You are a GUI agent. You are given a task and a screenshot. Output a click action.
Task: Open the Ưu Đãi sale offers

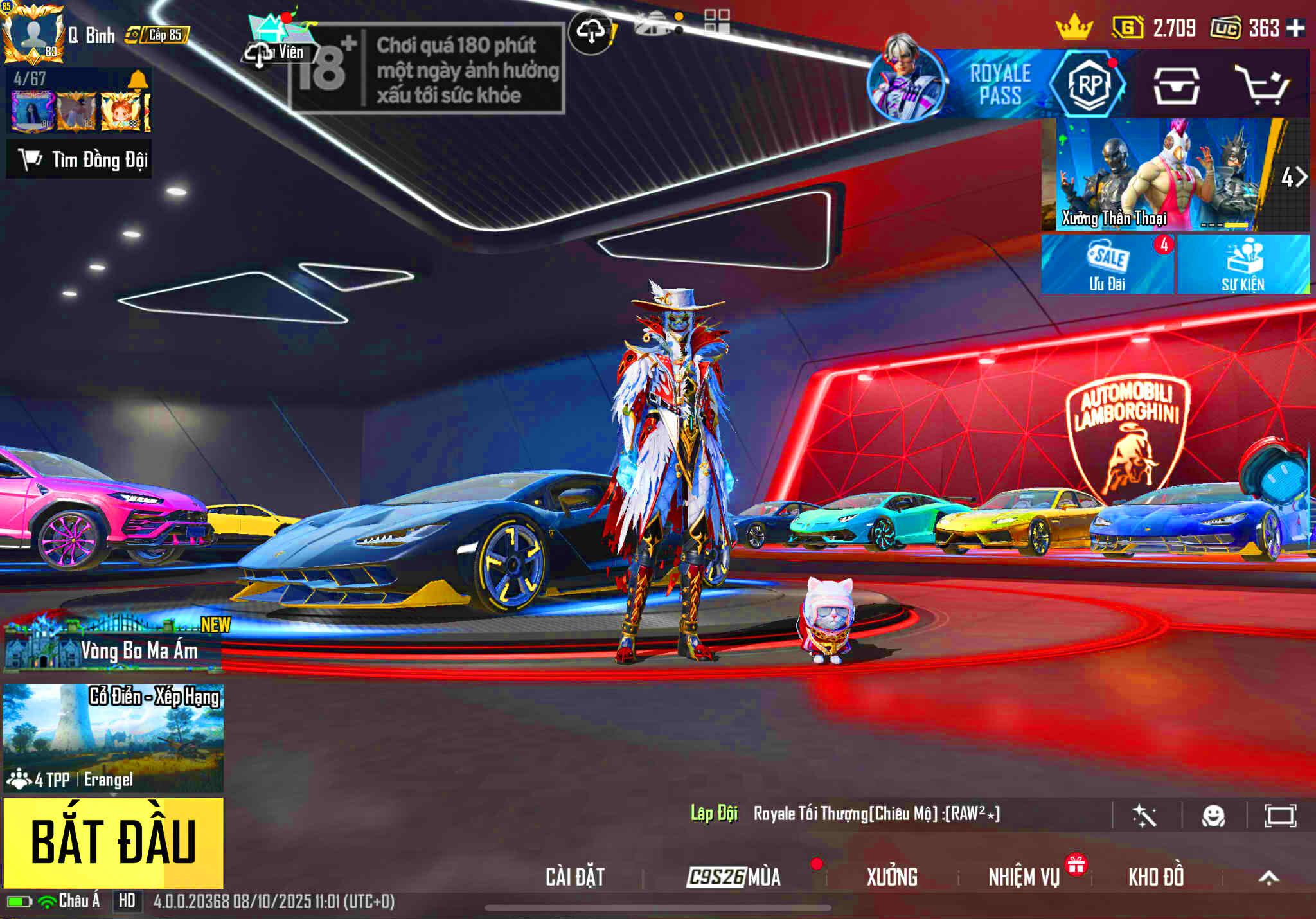[1107, 265]
